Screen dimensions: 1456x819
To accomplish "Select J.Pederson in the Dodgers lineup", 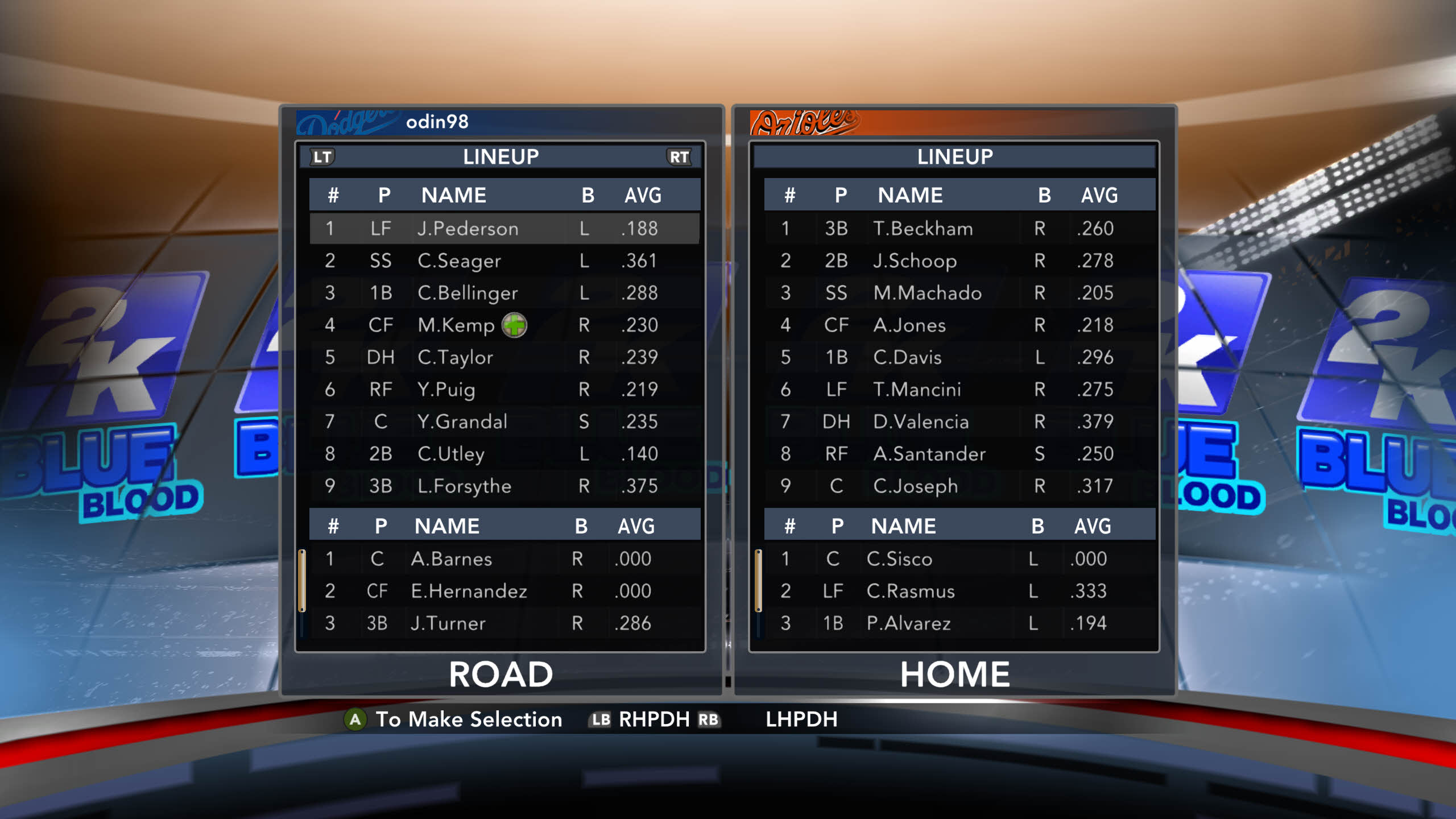I will click(x=504, y=229).
